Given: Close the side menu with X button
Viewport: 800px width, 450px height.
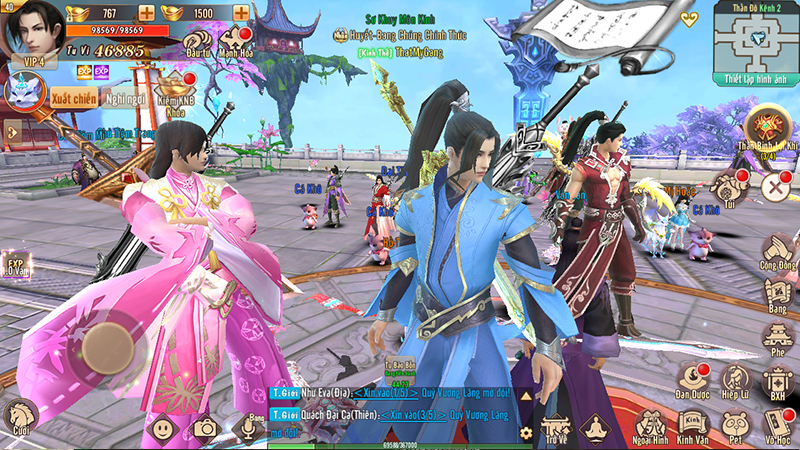Looking at the screenshot, I should (776, 187).
